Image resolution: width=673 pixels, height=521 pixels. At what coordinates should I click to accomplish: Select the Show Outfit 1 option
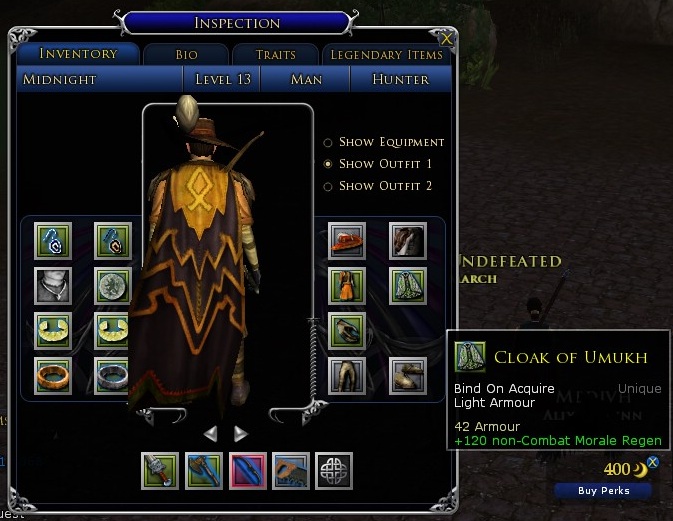pyautogui.click(x=328, y=164)
